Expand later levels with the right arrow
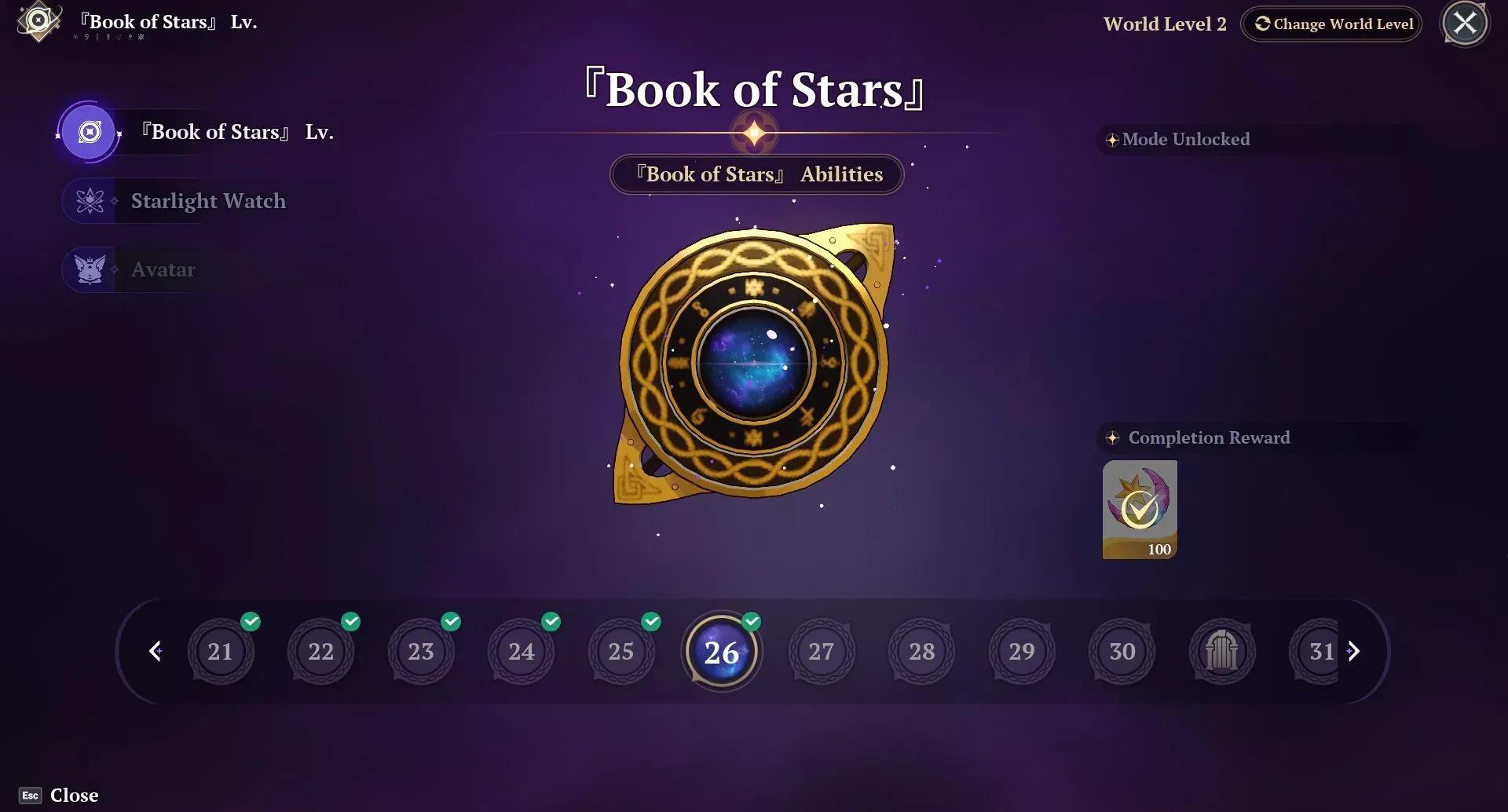Viewport: 1508px width, 812px height. click(1353, 651)
